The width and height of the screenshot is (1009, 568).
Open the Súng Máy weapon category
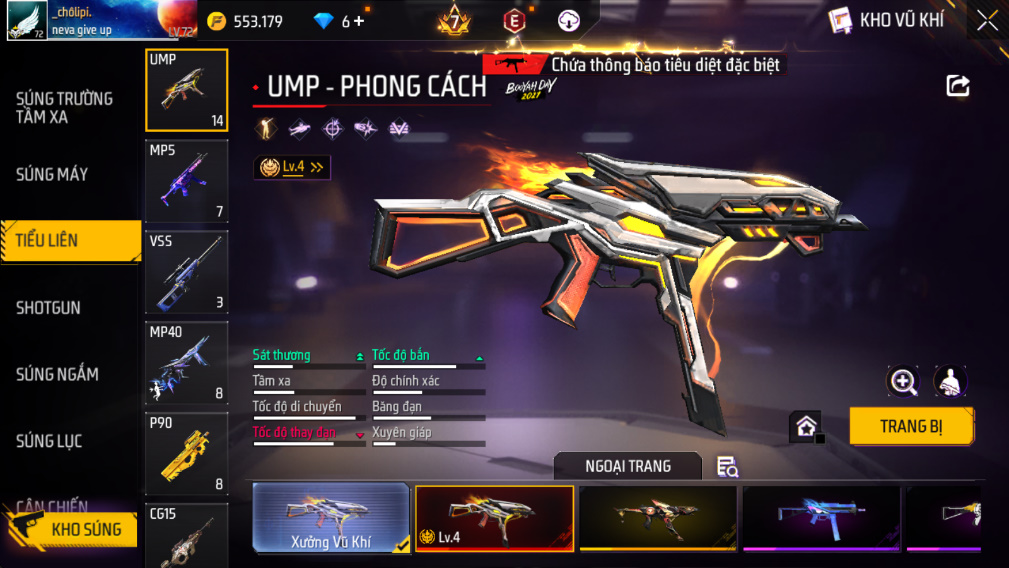[52, 174]
